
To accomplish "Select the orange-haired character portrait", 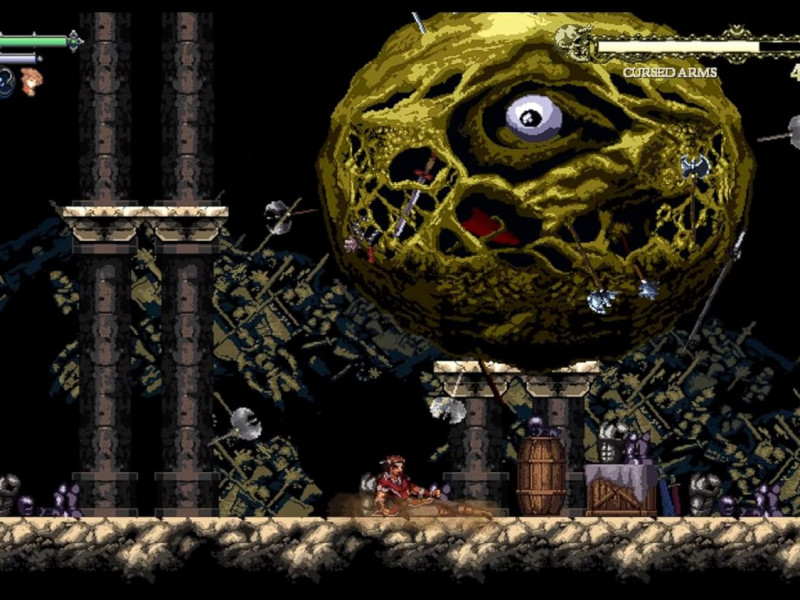I will 31,81.
